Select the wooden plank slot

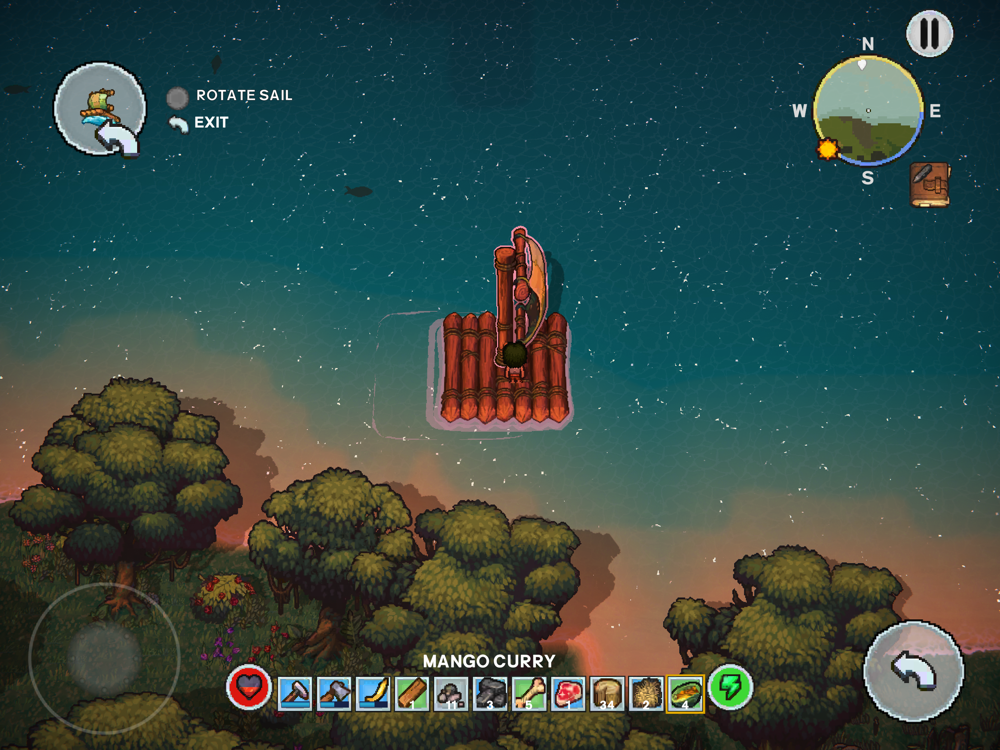(x=412, y=693)
